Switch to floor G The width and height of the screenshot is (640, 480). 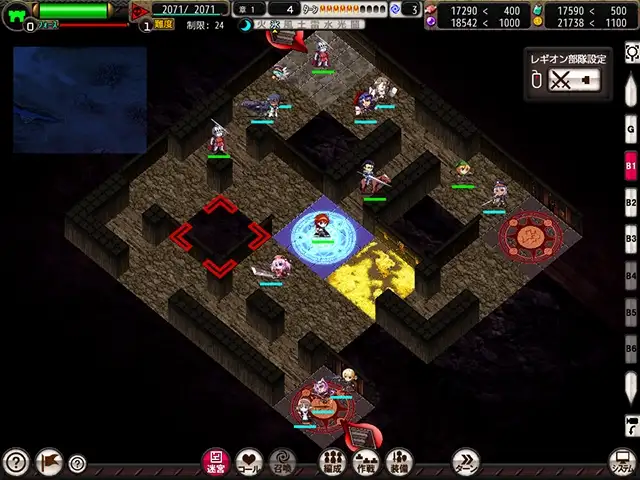click(x=631, y=129)
